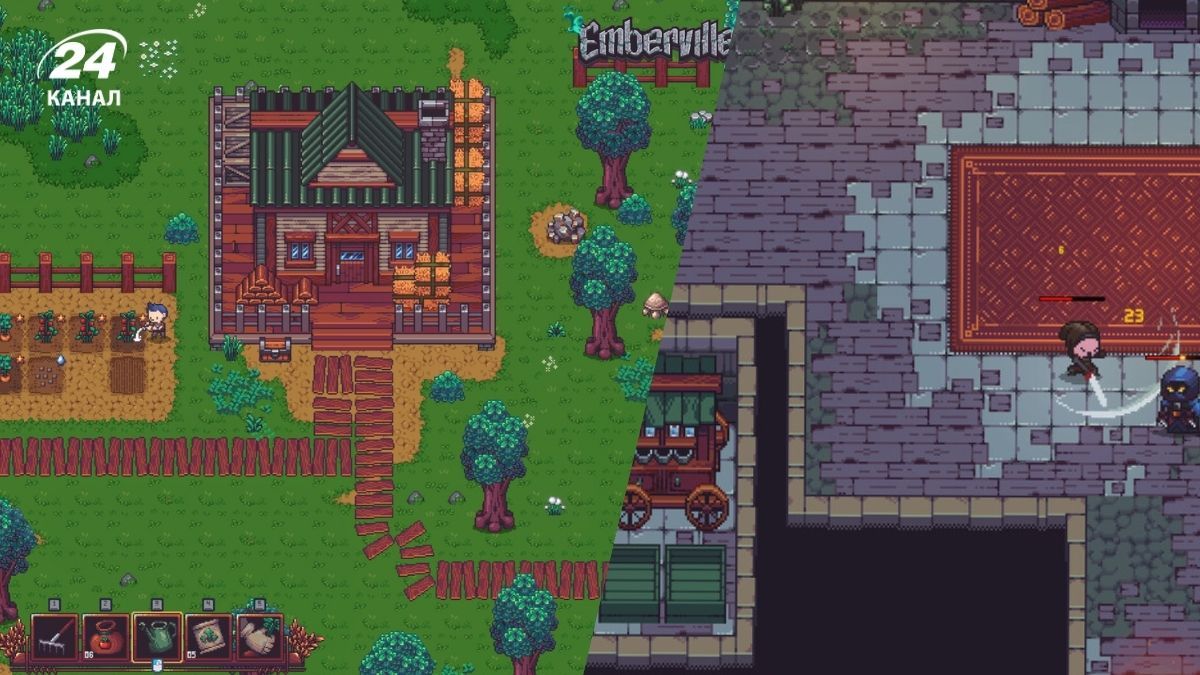The height and width of the screenshot is (675, 1200).
Task: Pick the clover seed packet slot
Action: 209,637
